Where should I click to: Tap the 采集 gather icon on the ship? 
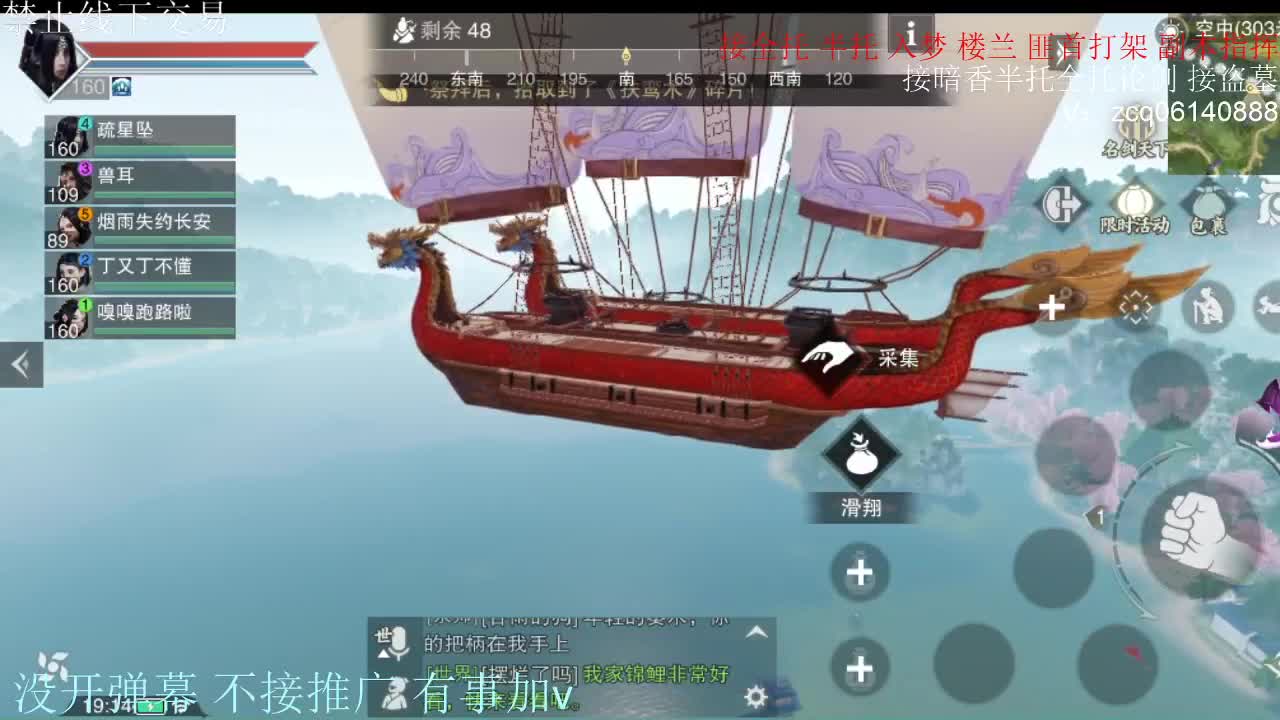(827, 355)
